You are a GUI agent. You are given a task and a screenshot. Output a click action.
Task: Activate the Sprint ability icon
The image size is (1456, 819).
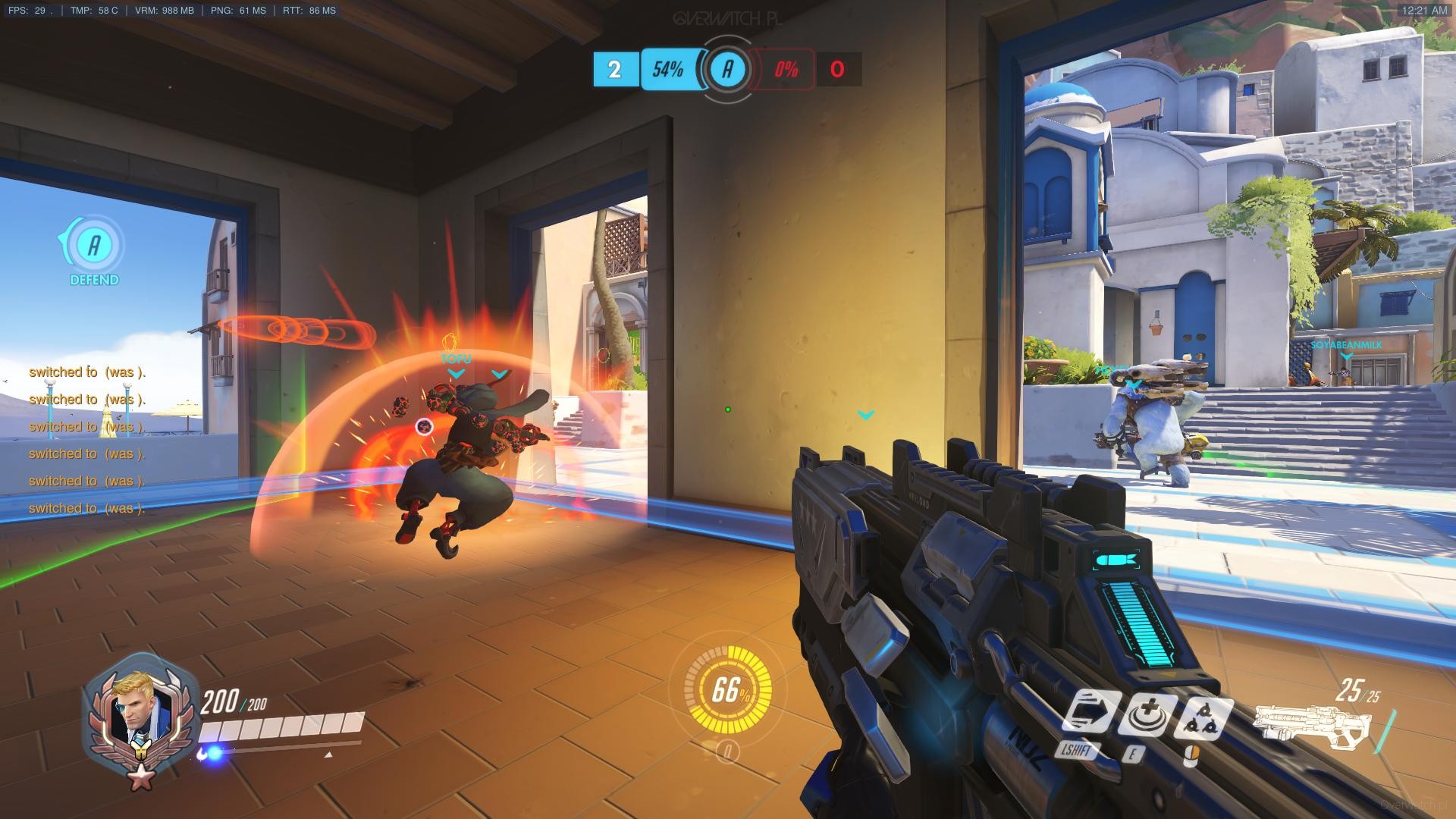point(1090,715)
